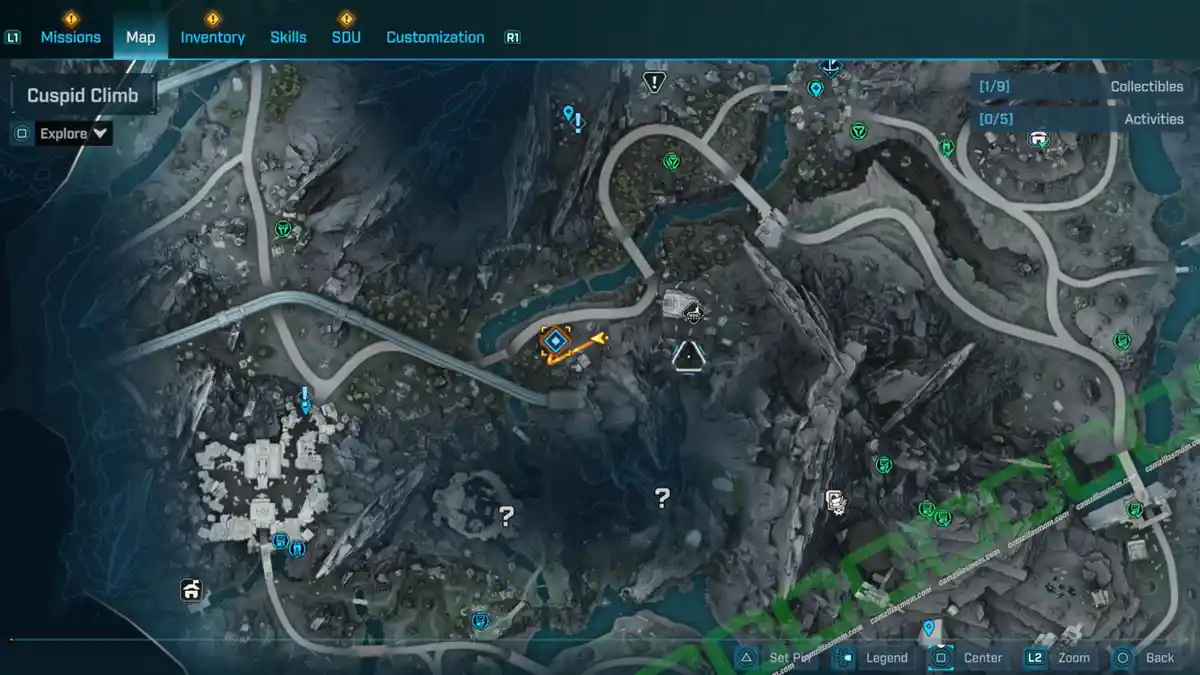Open the Inventory tab
The width and height of the screenshot is (1200, 675).
click(212, 37)
